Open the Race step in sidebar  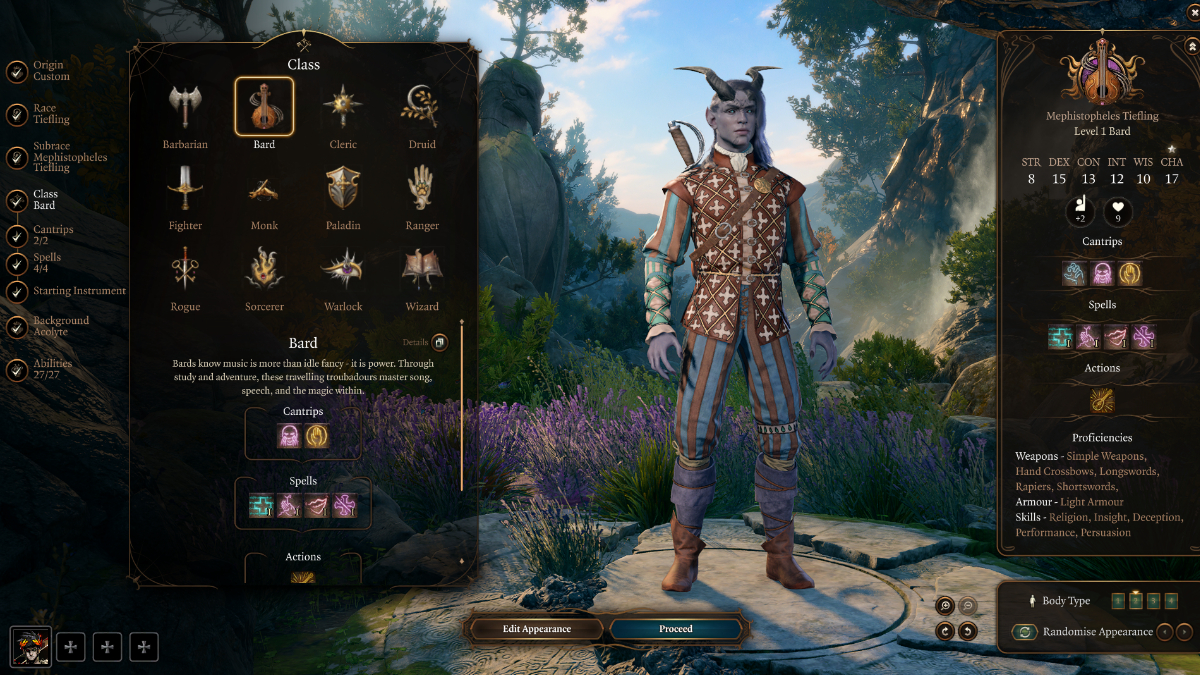[50, 114]
